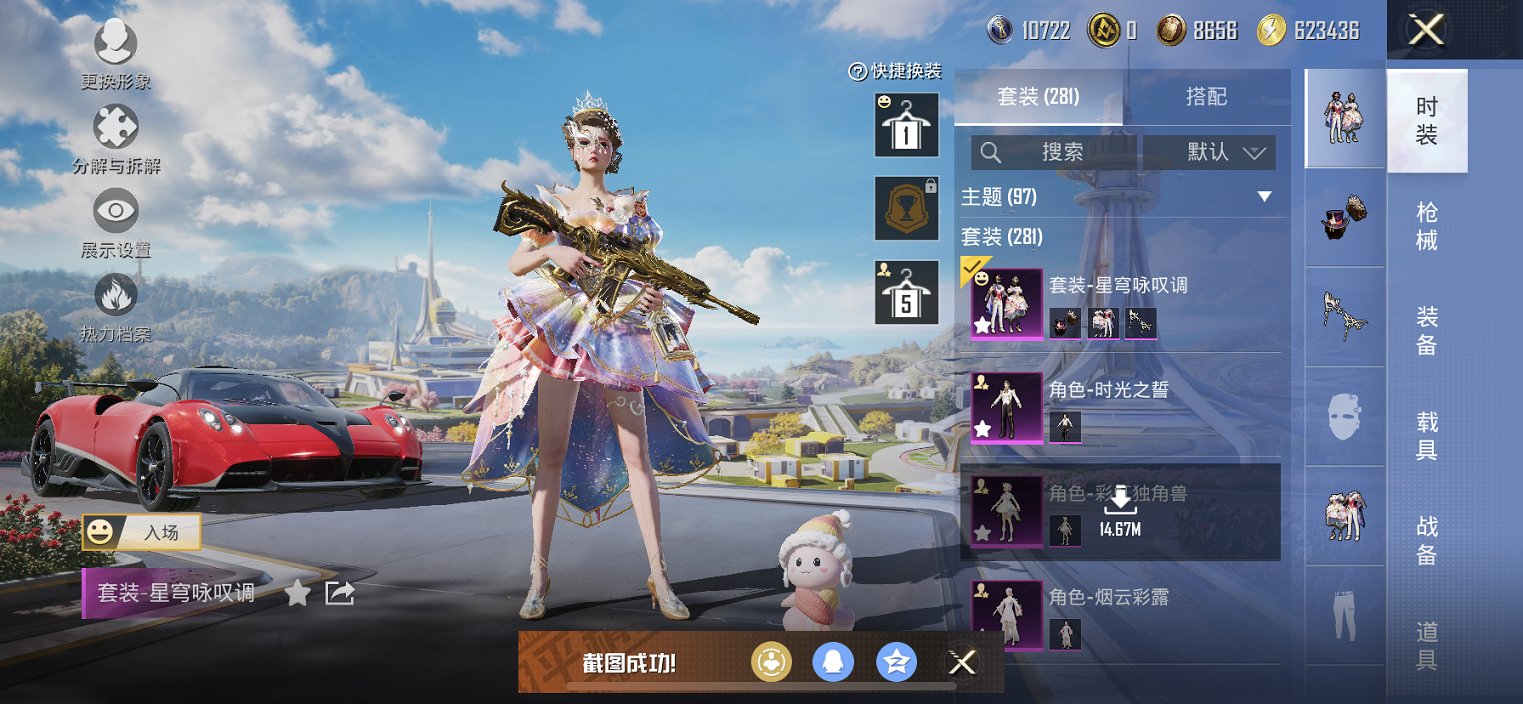The width and height of the screenshot is (1523, 704).
Task: Download the 角色-彩绘独角兽 outfit
Action: 1121,510
